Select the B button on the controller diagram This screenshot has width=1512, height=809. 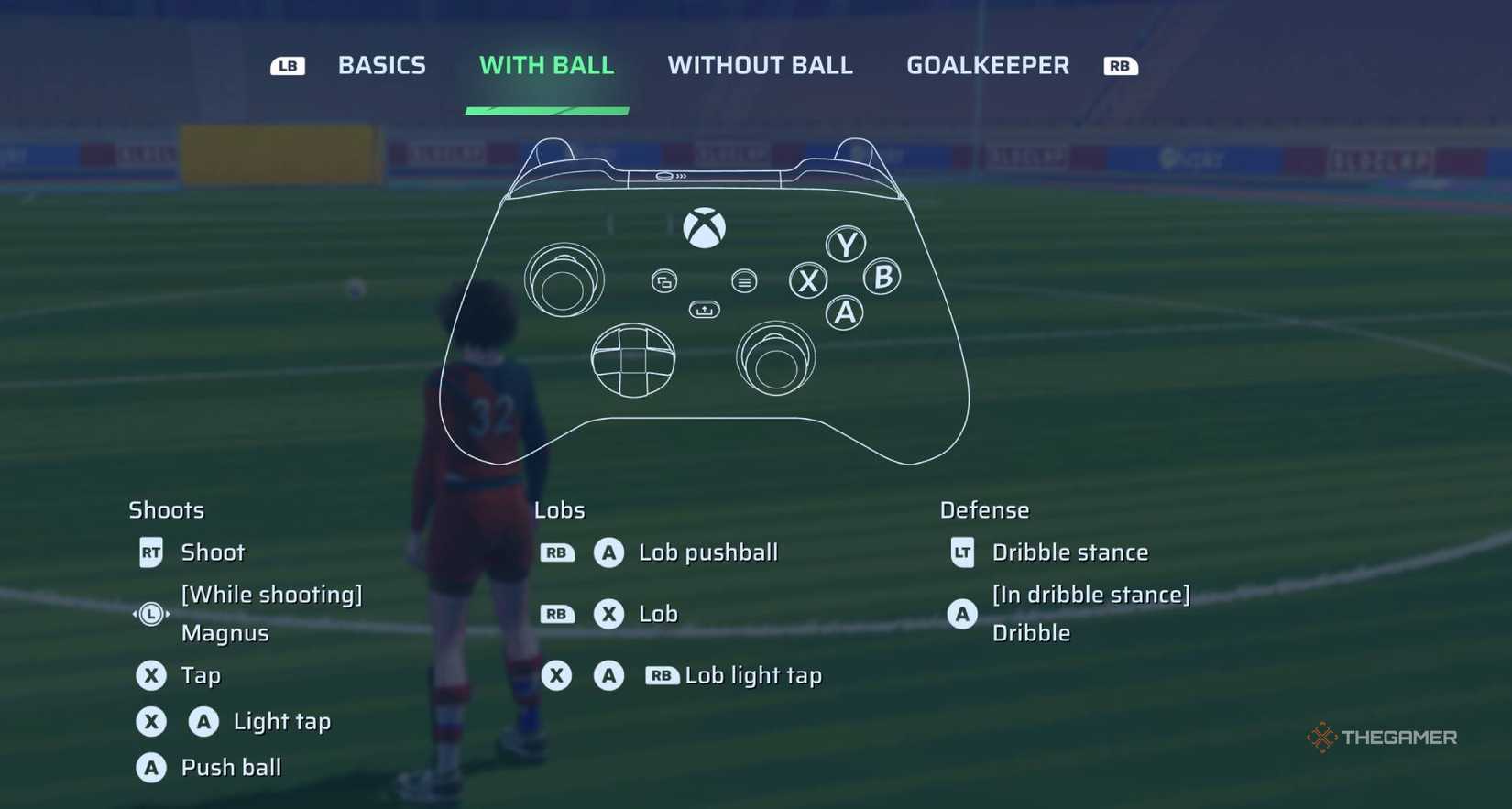pos(882,279)
